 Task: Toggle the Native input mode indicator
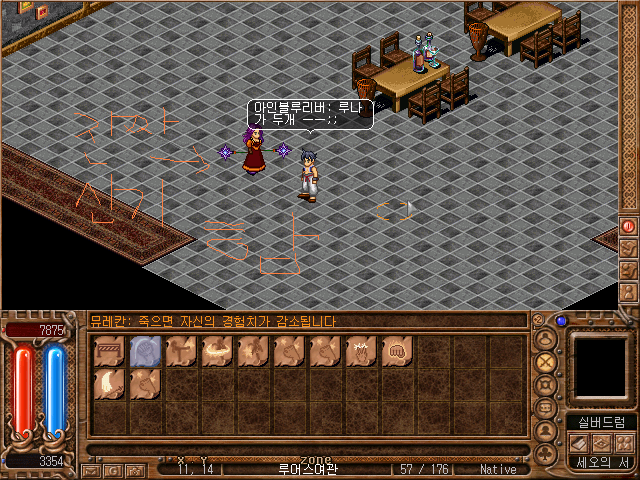[498, 468]
